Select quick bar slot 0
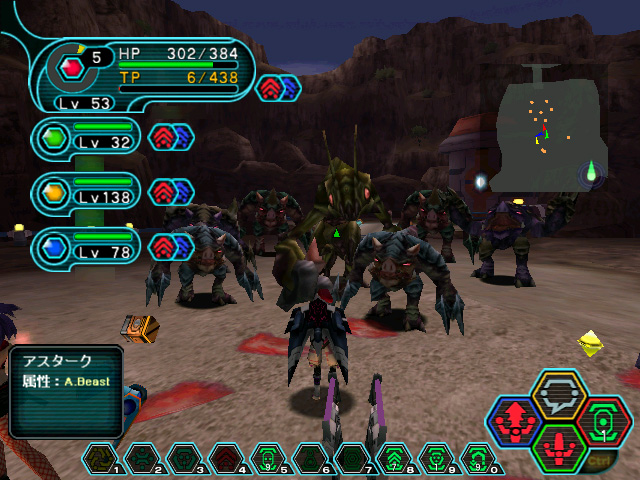 coord(478,458)
